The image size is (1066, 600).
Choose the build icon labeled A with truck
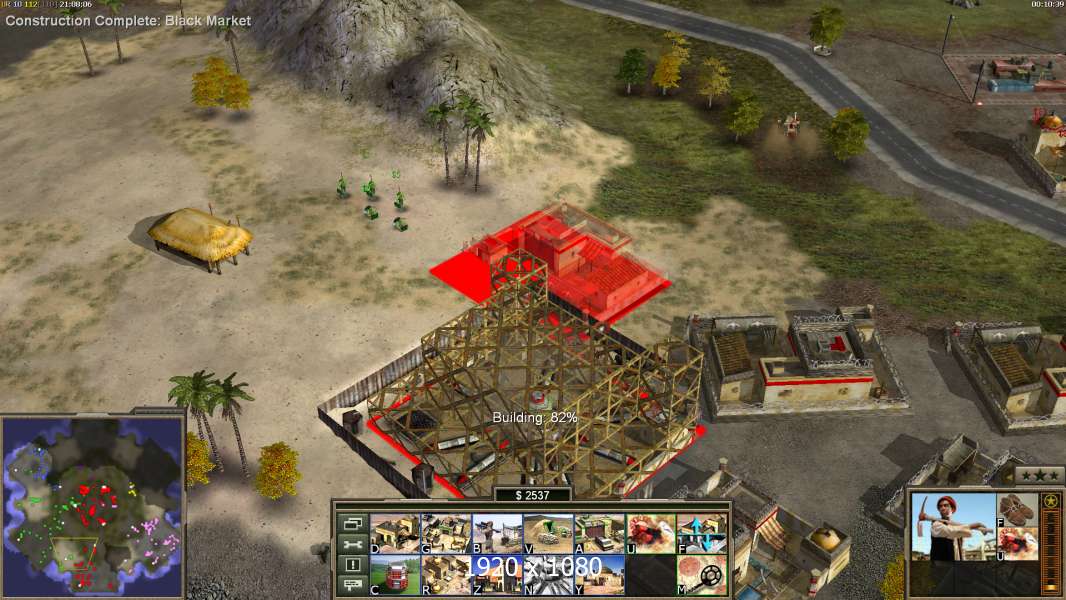click(599, 534)
